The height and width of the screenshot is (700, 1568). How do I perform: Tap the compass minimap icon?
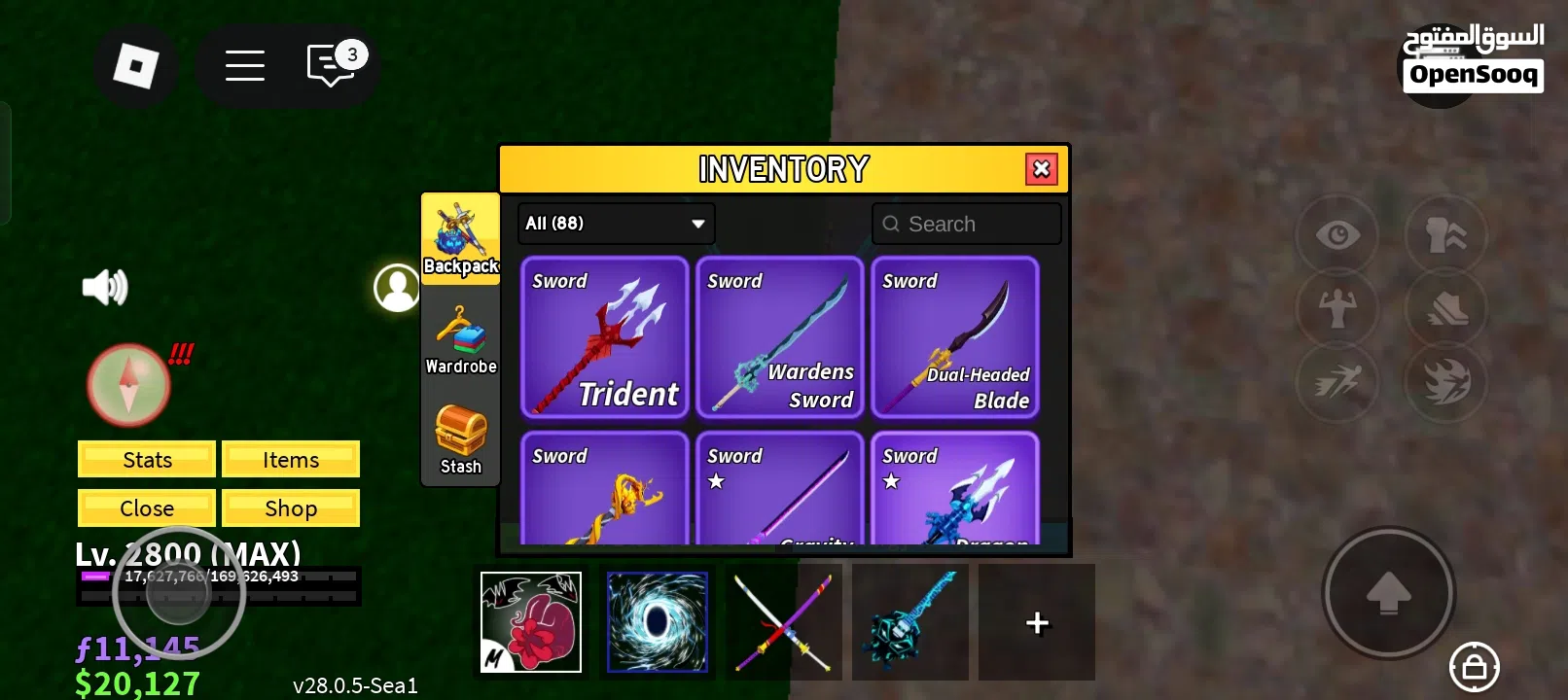pyautogui.click(x=127, y=383)
